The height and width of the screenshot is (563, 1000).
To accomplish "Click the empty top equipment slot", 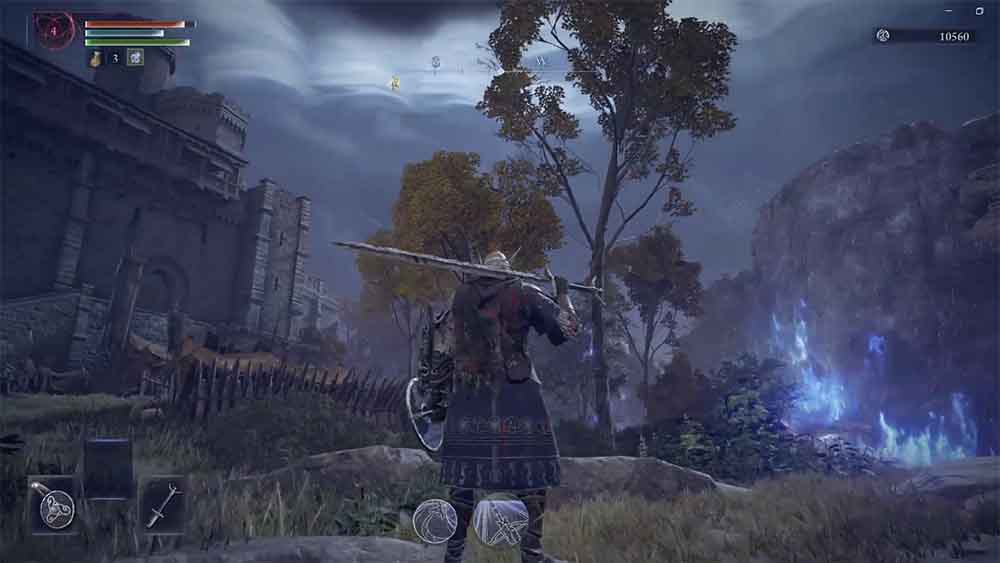I will coord(107,467).
